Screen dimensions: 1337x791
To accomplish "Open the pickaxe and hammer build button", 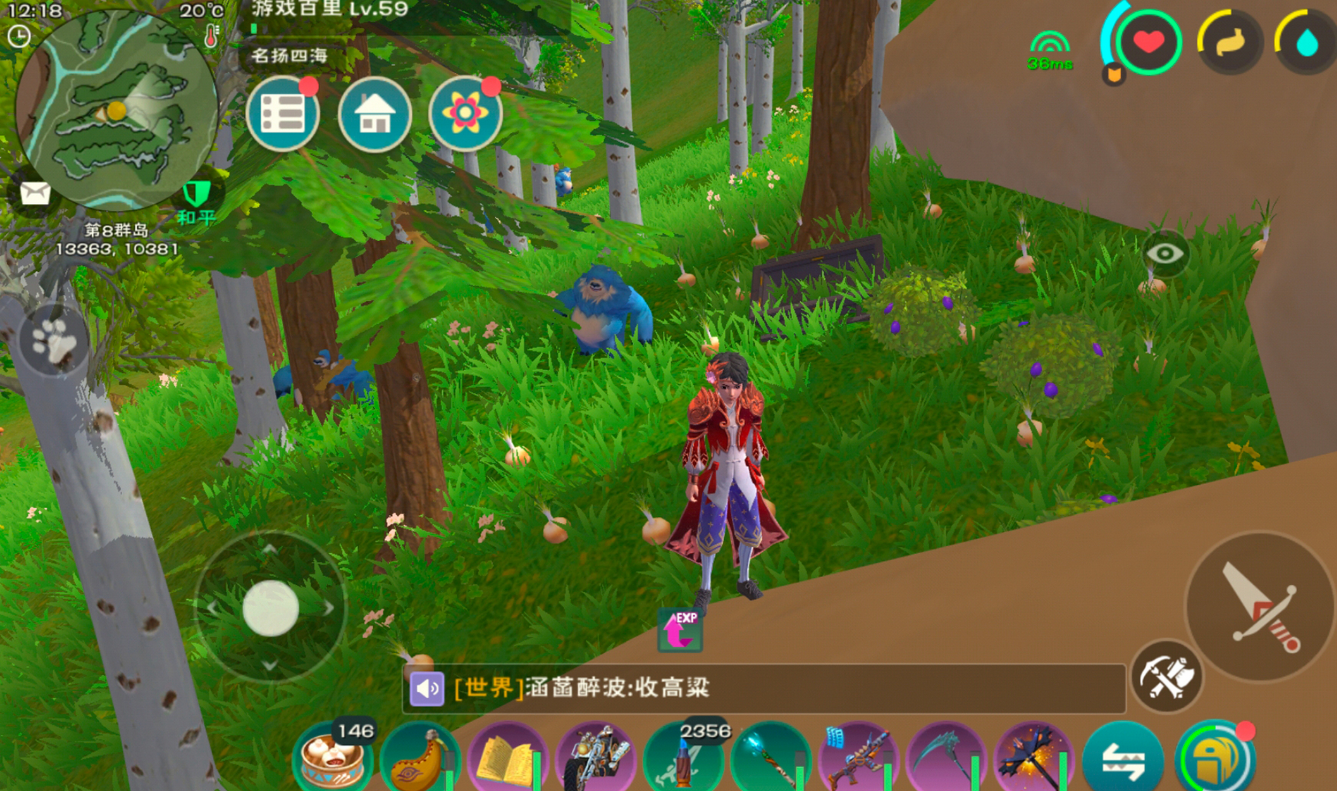I will coord(1166,677).
